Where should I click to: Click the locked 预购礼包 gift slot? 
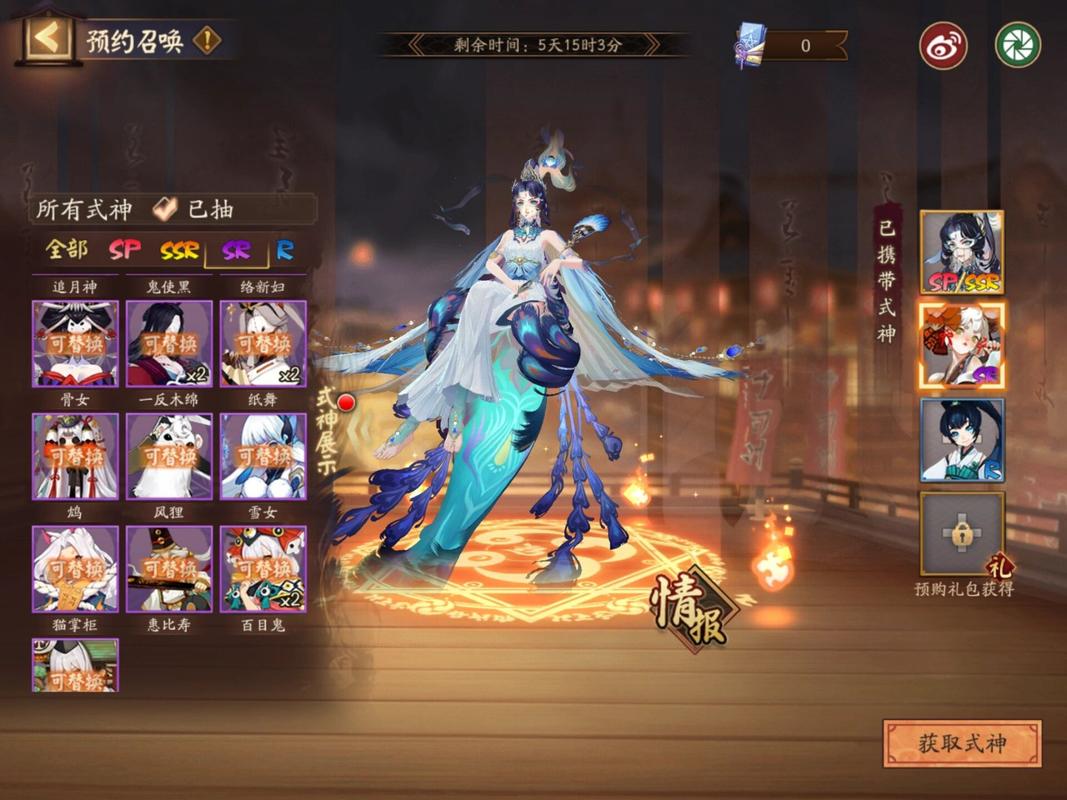point(961,533)
